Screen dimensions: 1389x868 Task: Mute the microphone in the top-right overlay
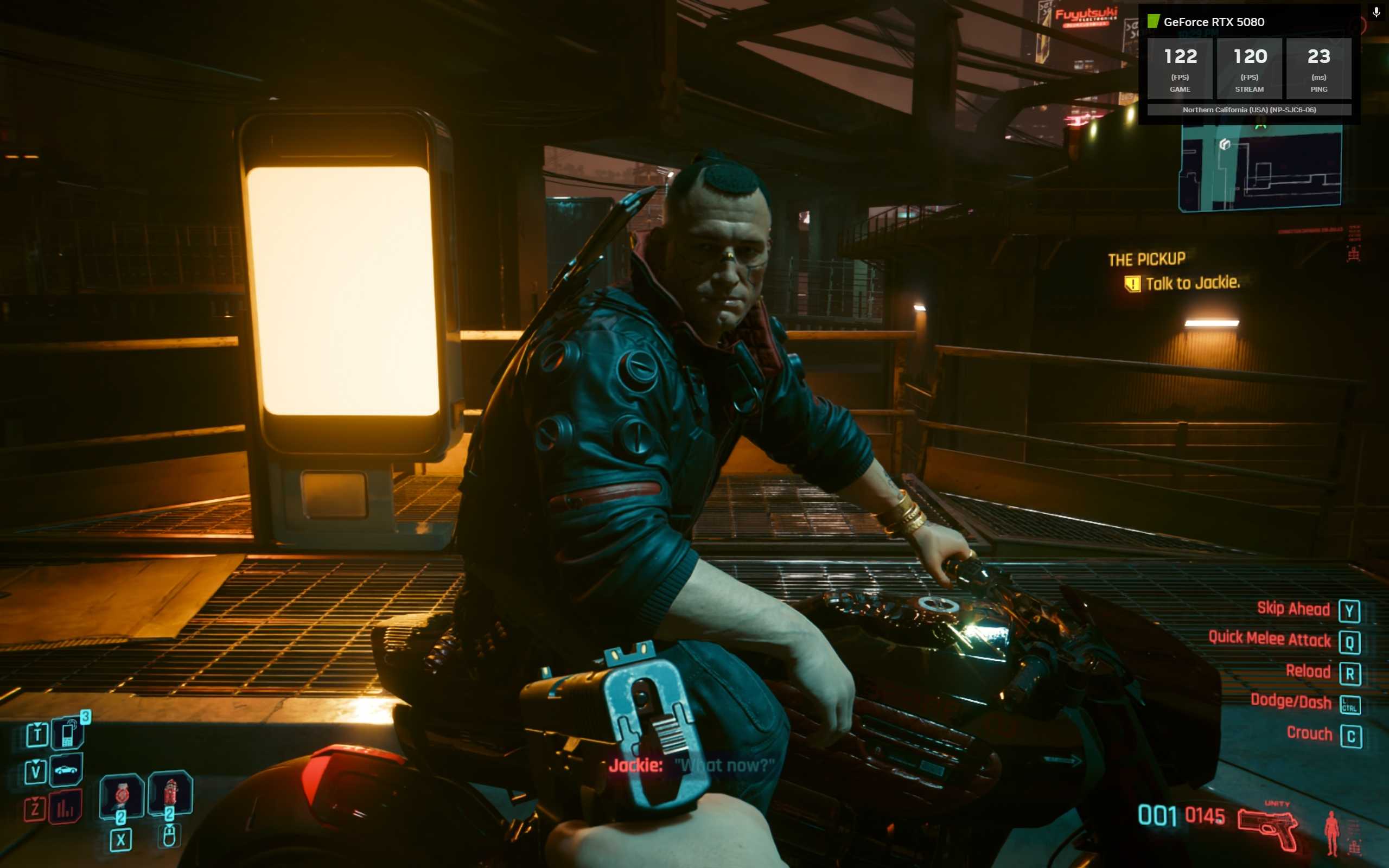click(1376, 12)
